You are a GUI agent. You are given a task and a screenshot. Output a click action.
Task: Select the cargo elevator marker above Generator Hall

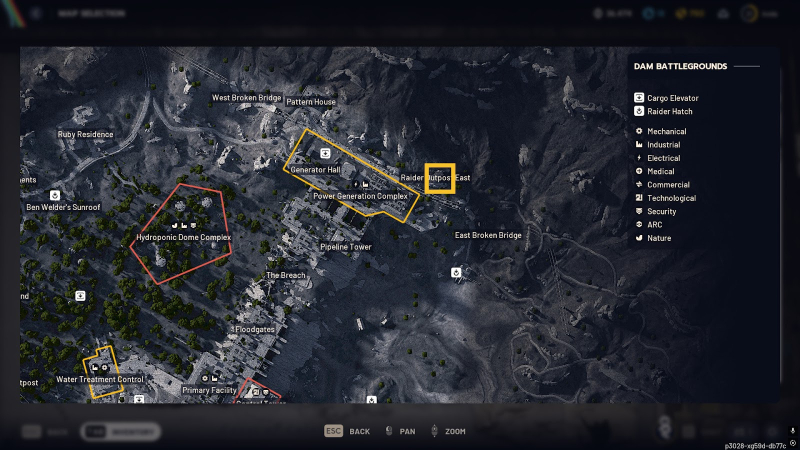(x=325, y=152)
